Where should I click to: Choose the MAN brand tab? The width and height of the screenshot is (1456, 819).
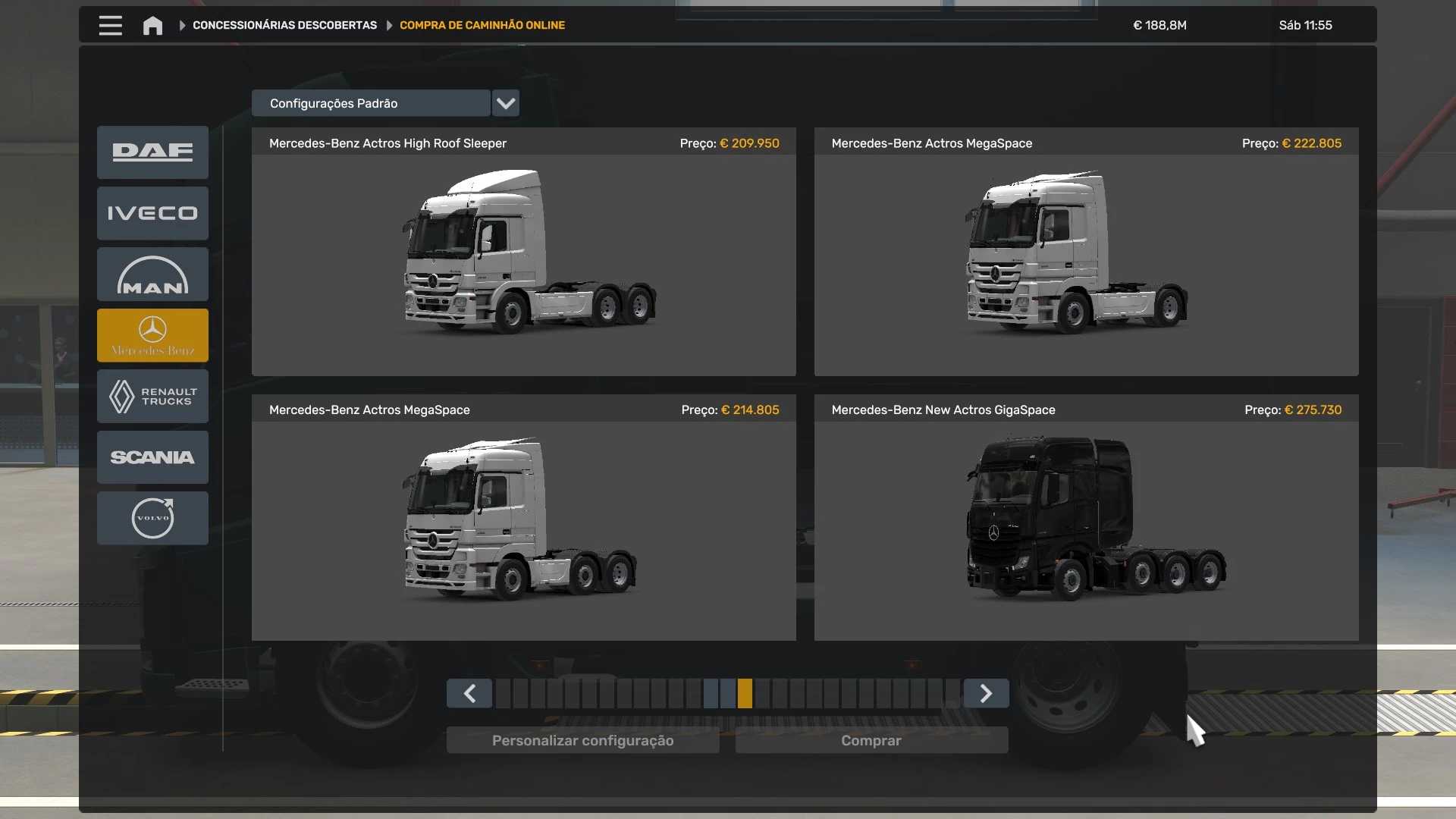click(152, 275)
